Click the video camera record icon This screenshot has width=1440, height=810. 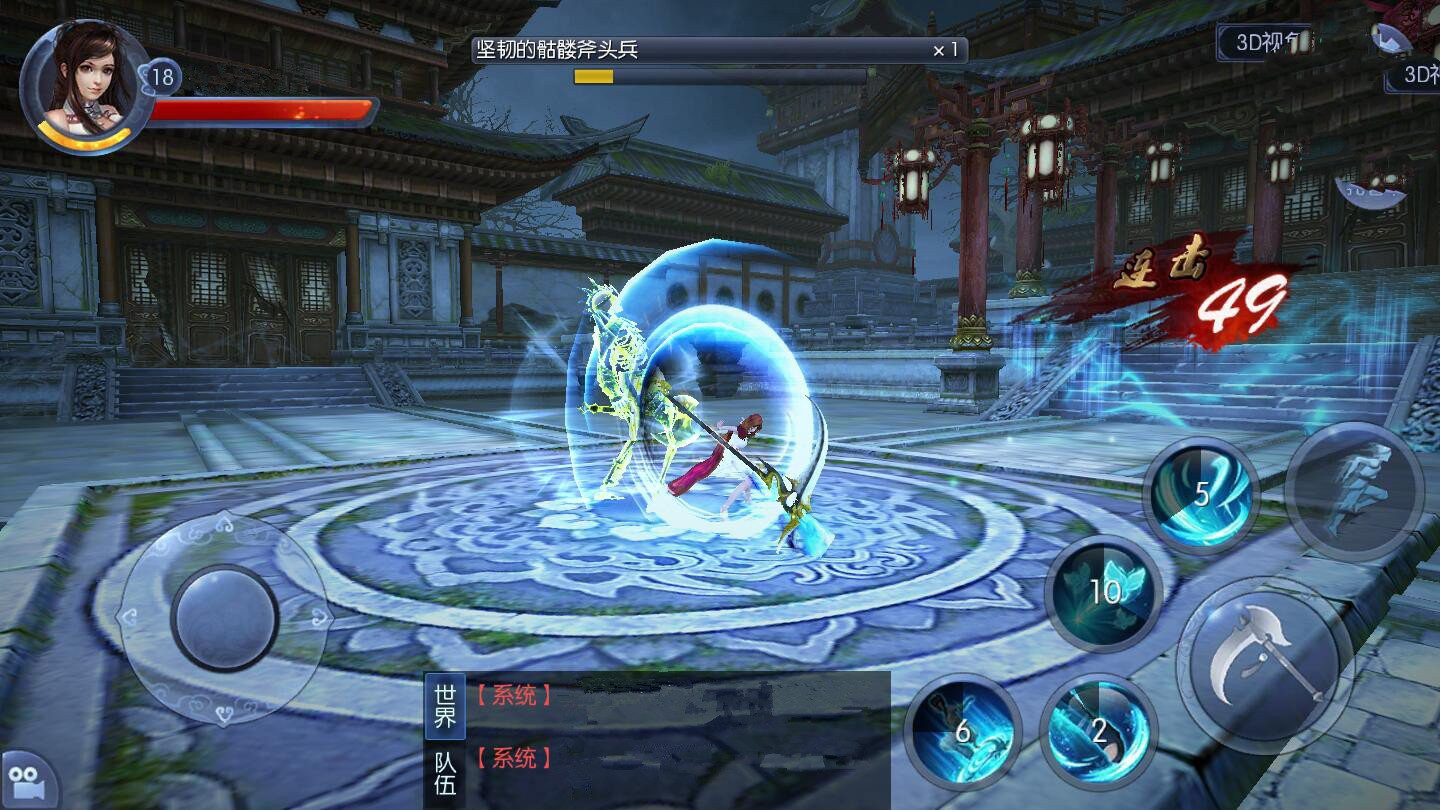22,782
